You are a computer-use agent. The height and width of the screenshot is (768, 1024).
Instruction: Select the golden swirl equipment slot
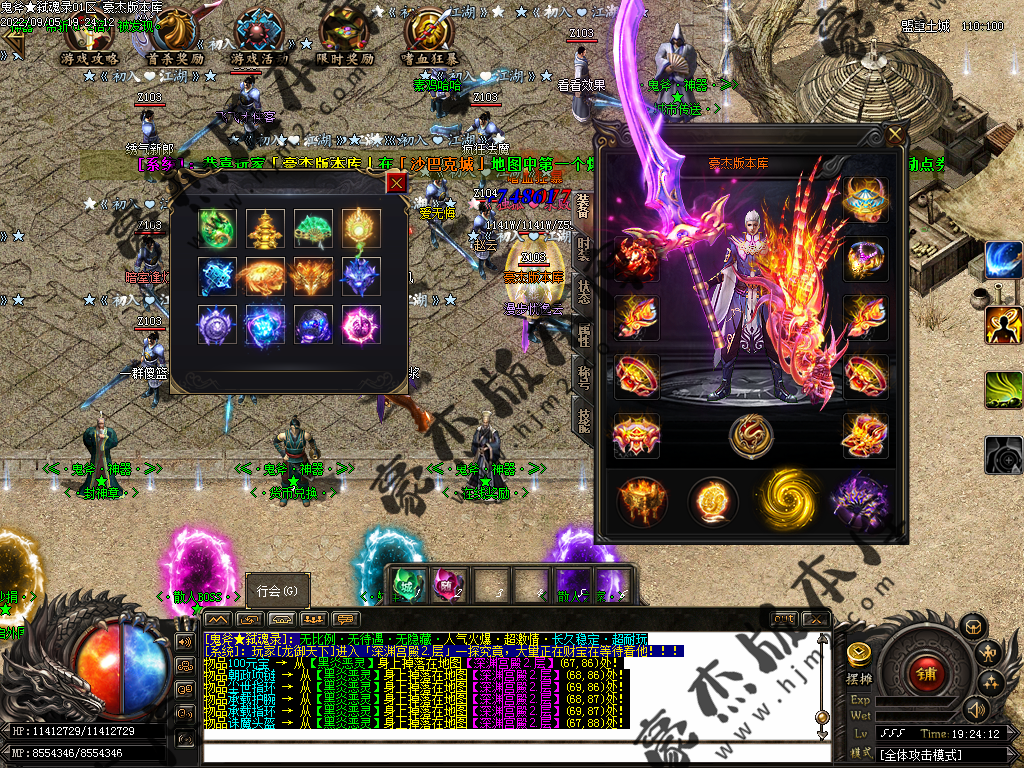[785, 496]
